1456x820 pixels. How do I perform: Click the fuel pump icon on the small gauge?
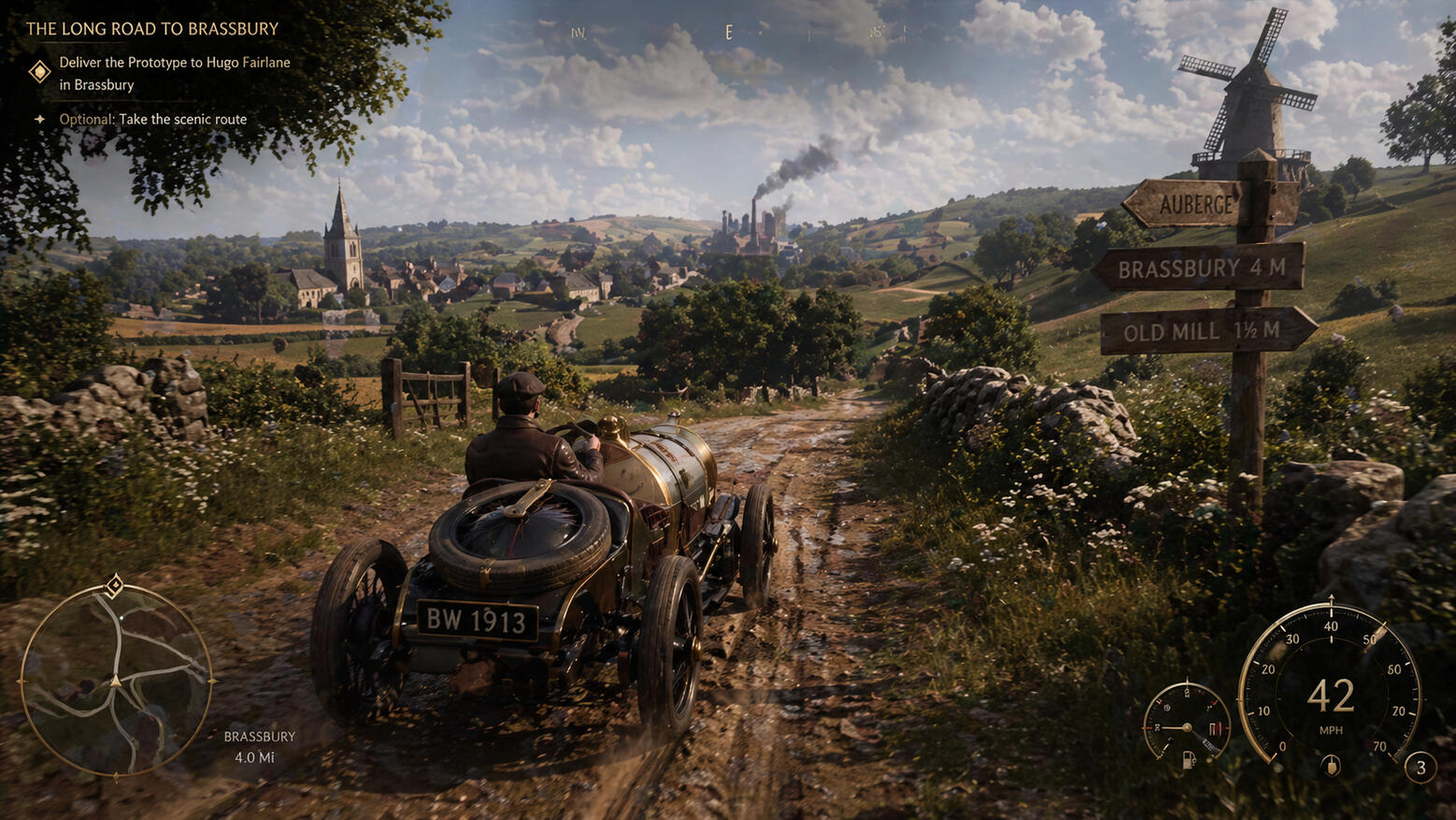pyautogui.click(x=1189, y=759)
